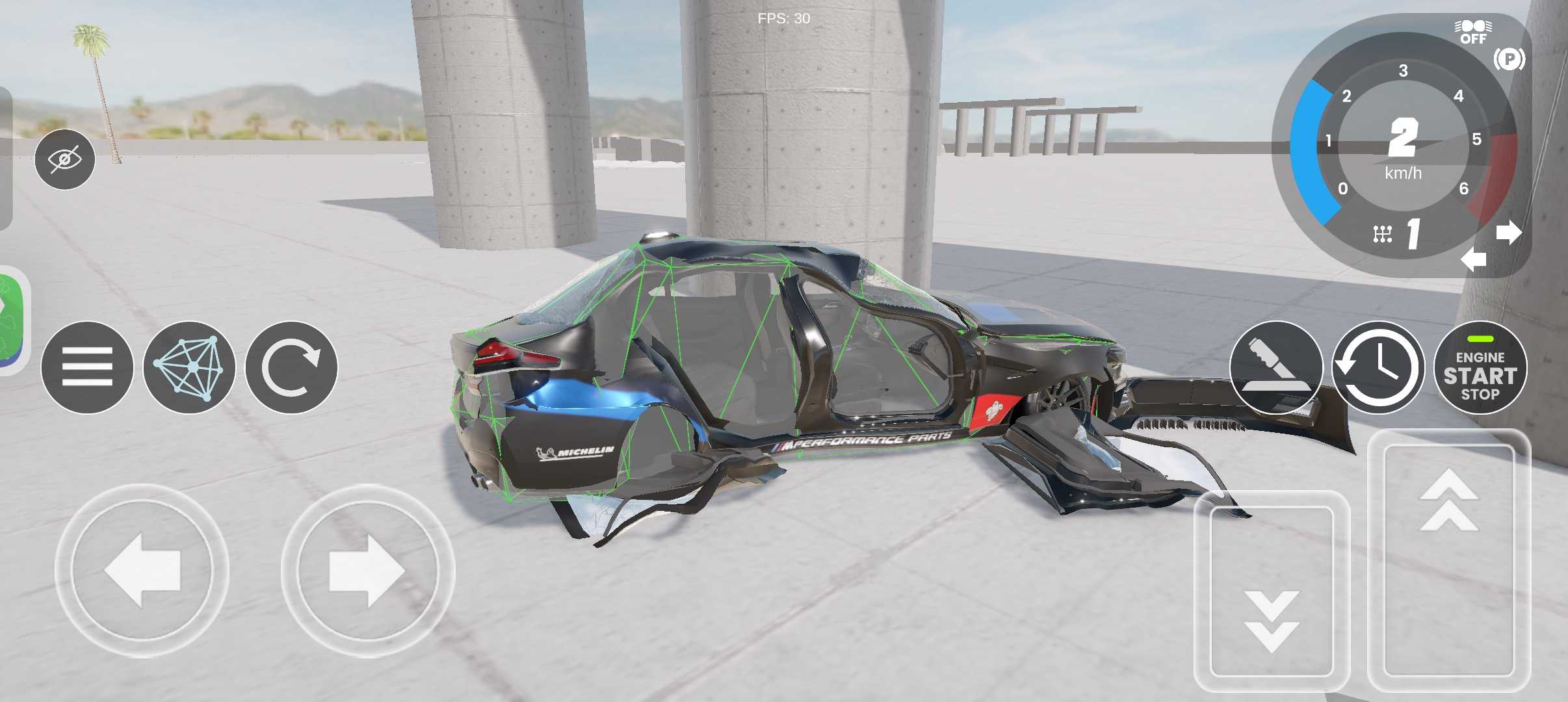Viewport: 1568px width, 702px height.
Task: Switch on the left turn signal arrow
Action: 1473,260
